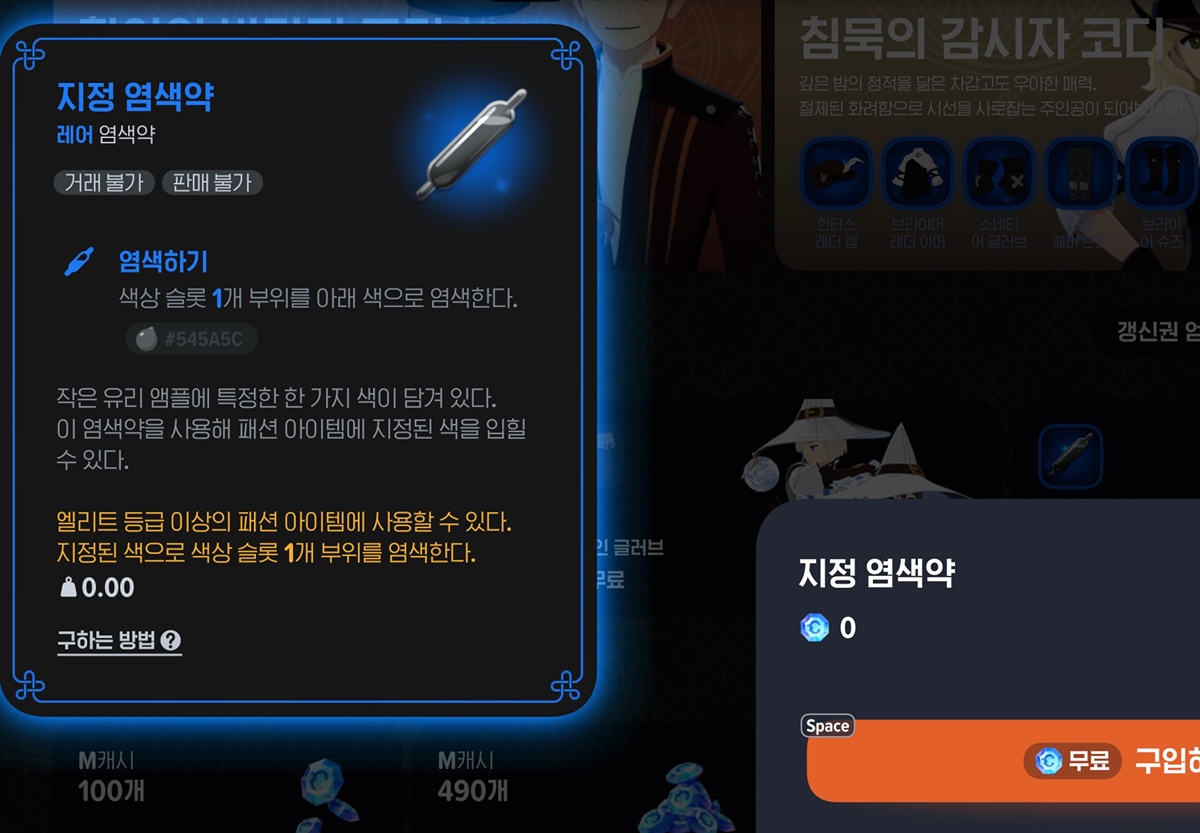The height and width of the screenshot is (833, 1200).
Task: Open the 구하는 방법 help link
Action: 119,641
